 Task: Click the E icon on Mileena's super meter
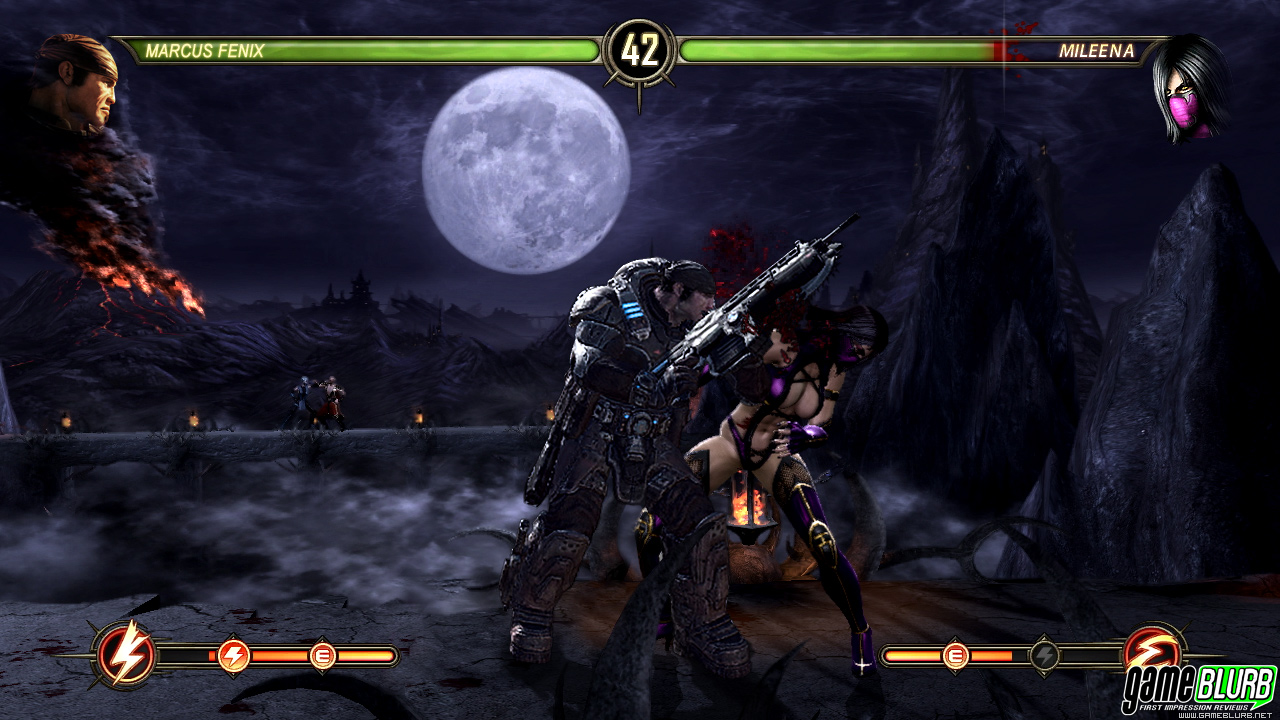[955, 656]
